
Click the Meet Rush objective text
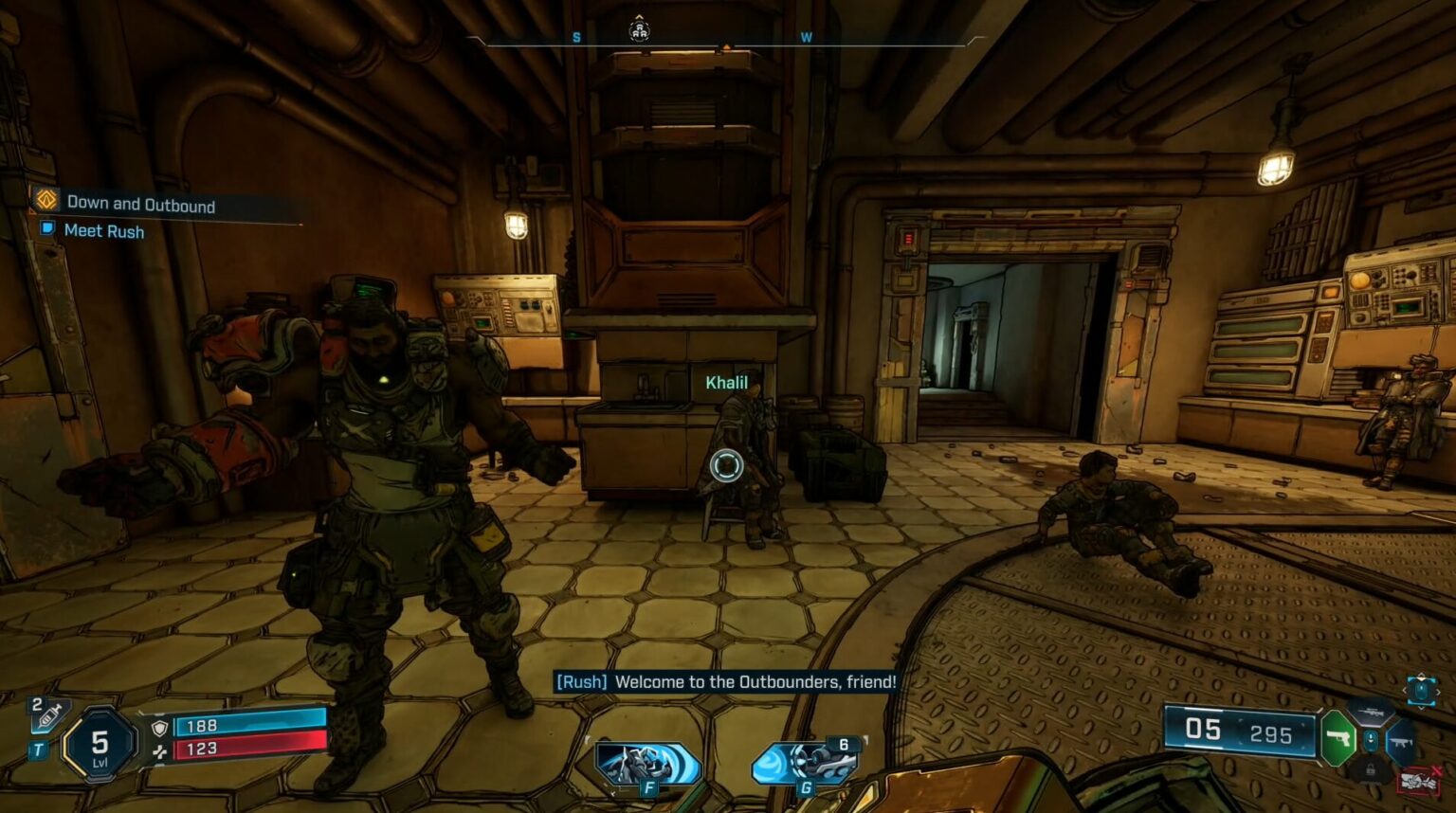[102, 230]
